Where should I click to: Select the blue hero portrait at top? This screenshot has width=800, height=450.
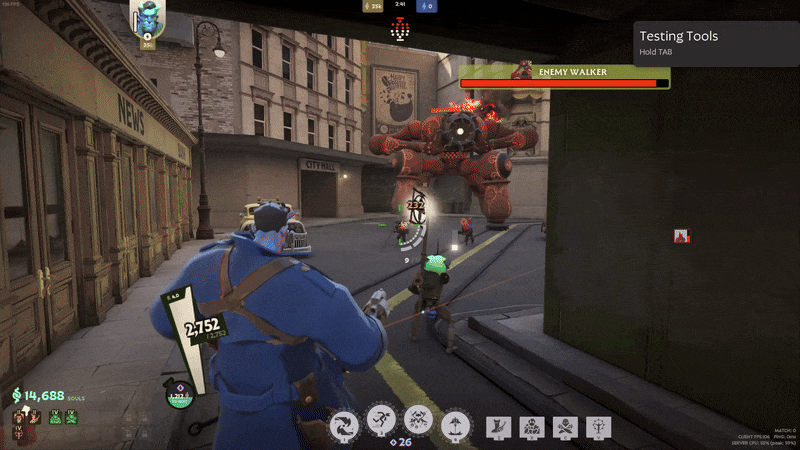[x=148, y=19]
